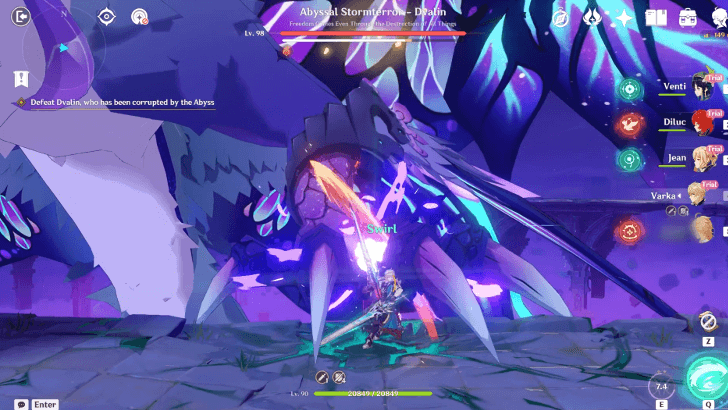The height and width of the screenshot is (410, 728).
Task: Select the Defeat Dvalin objective tracker
Action: pyautogui.click(x=113, y=102)
